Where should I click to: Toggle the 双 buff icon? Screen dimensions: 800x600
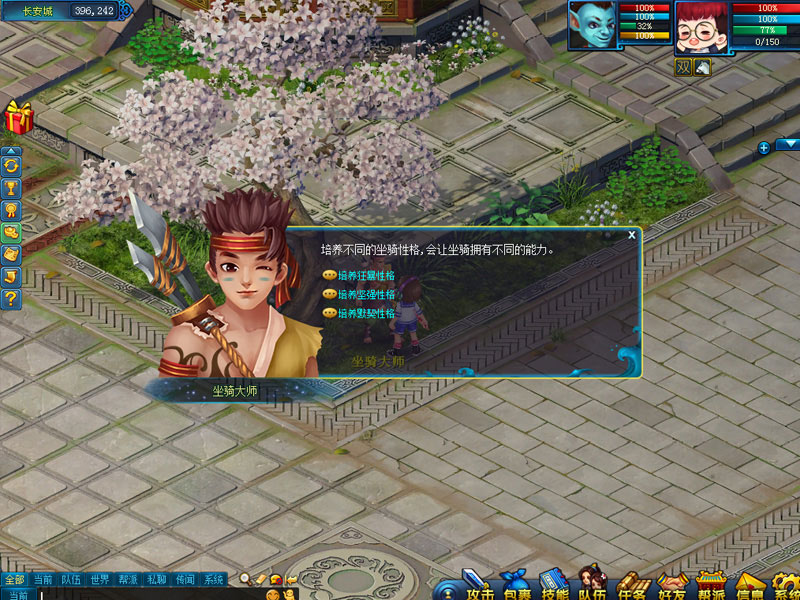pyautogui.click(x=683, y=67)
